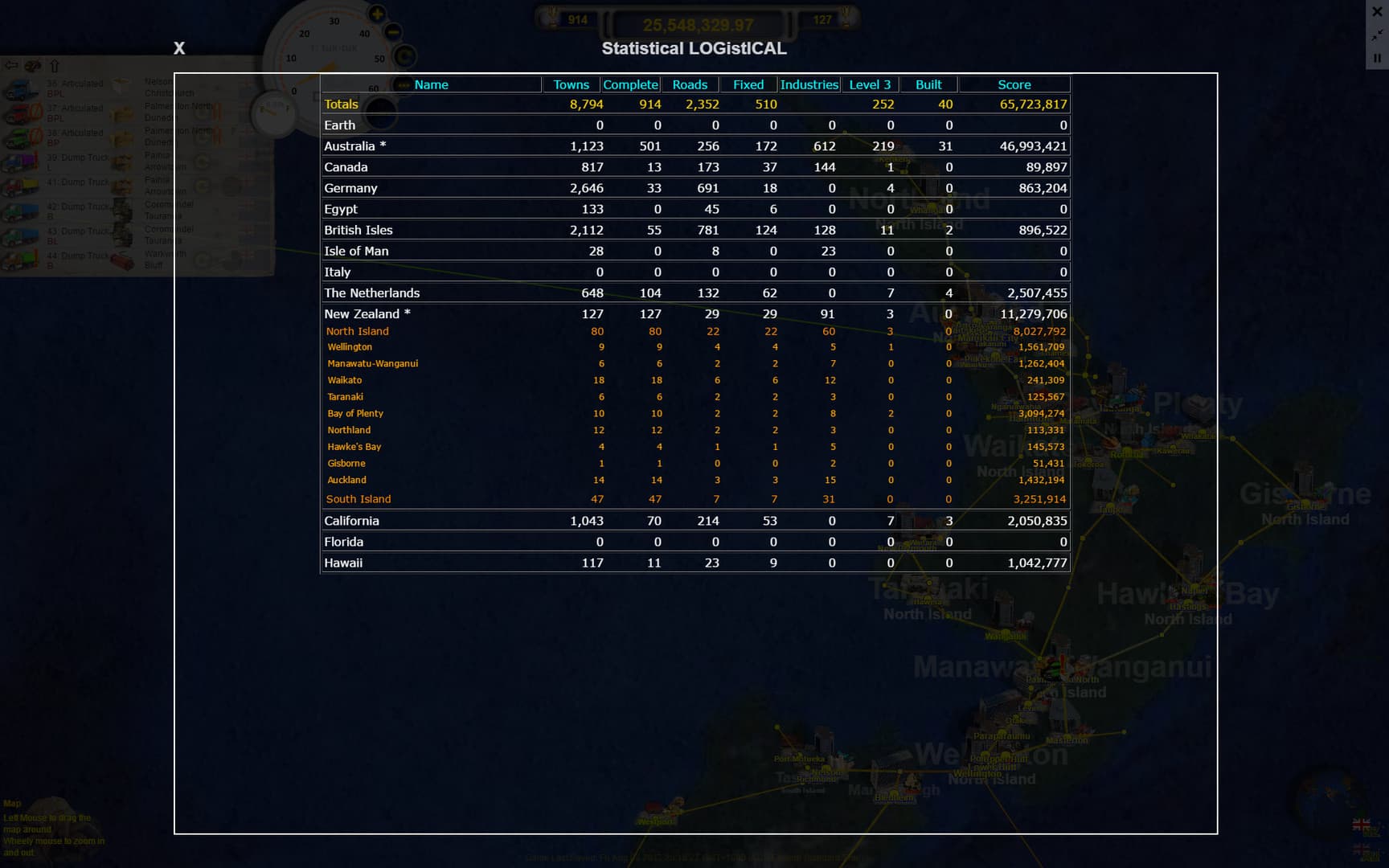Viewport: 1389px width, 868px height.
Task: Click the up arrow icon in the truck panel header
Action: tap(54, 66)
